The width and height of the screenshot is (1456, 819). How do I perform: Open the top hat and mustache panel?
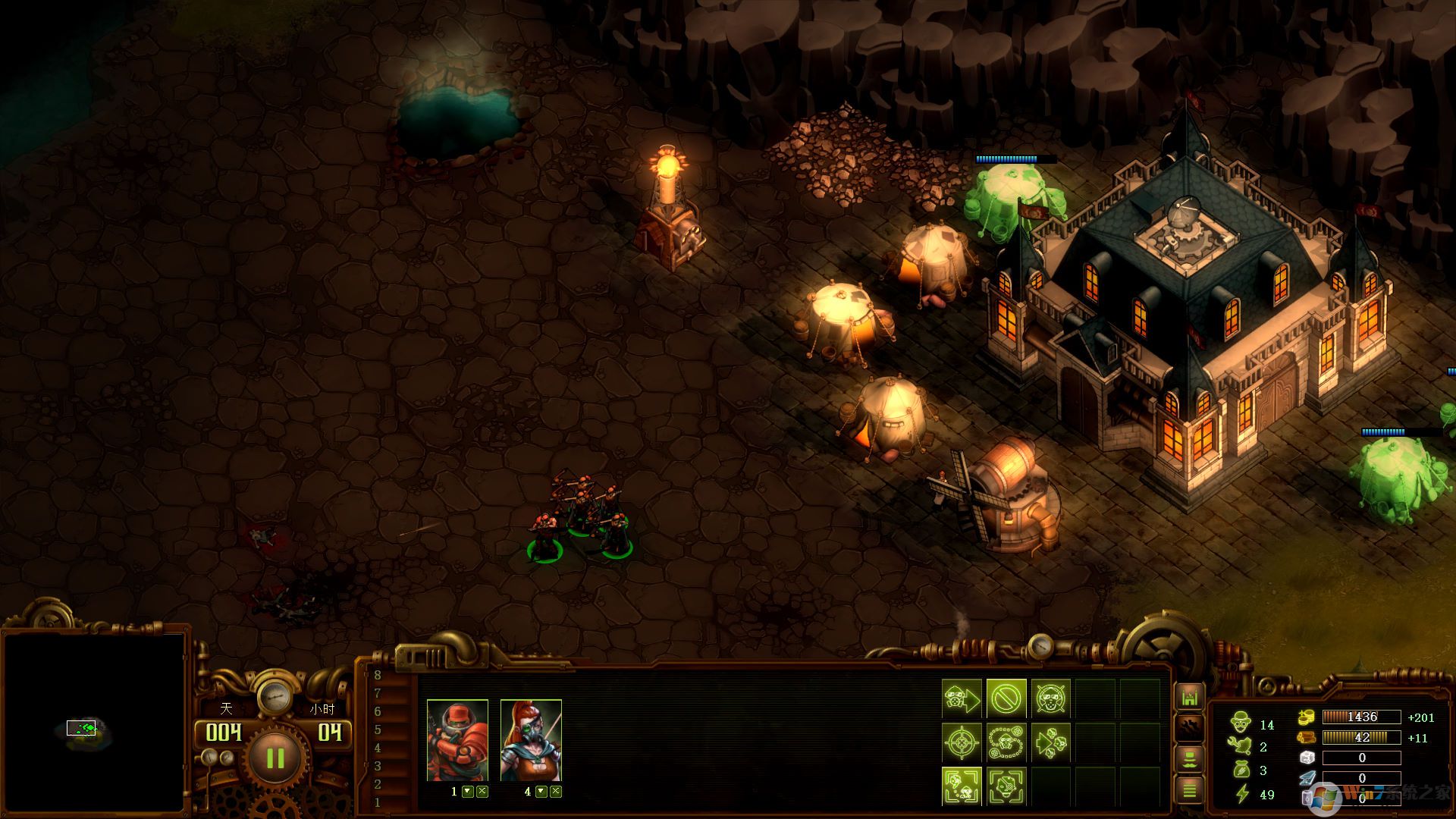click(1189, 759)
